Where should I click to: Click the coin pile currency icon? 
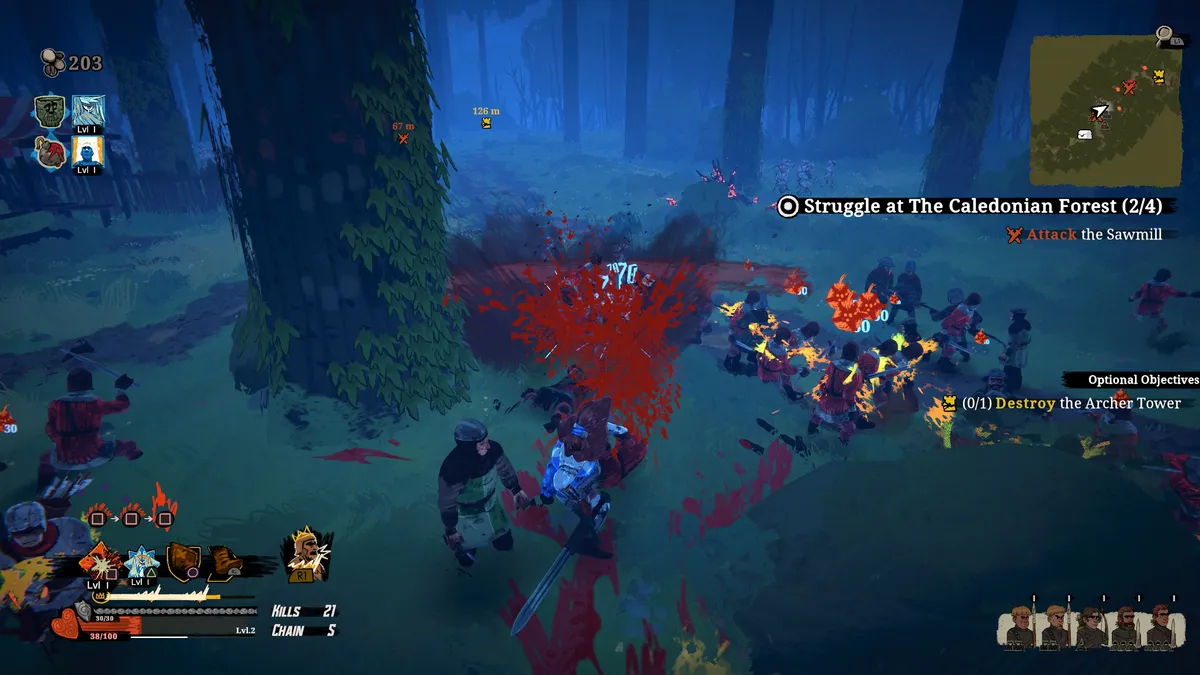(52, 63)
